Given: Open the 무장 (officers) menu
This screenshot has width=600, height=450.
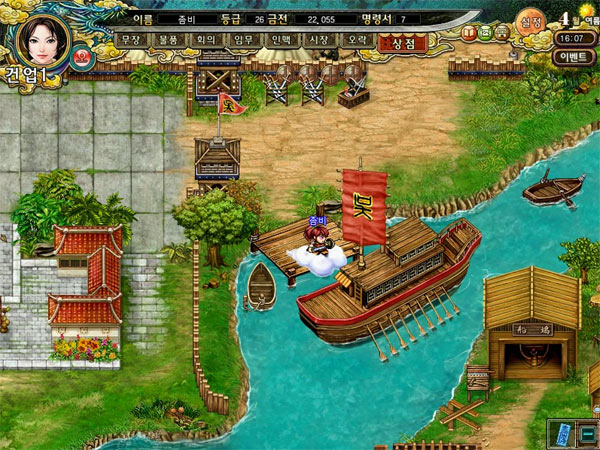Looking at the screenshot, I should coord(129,40).
